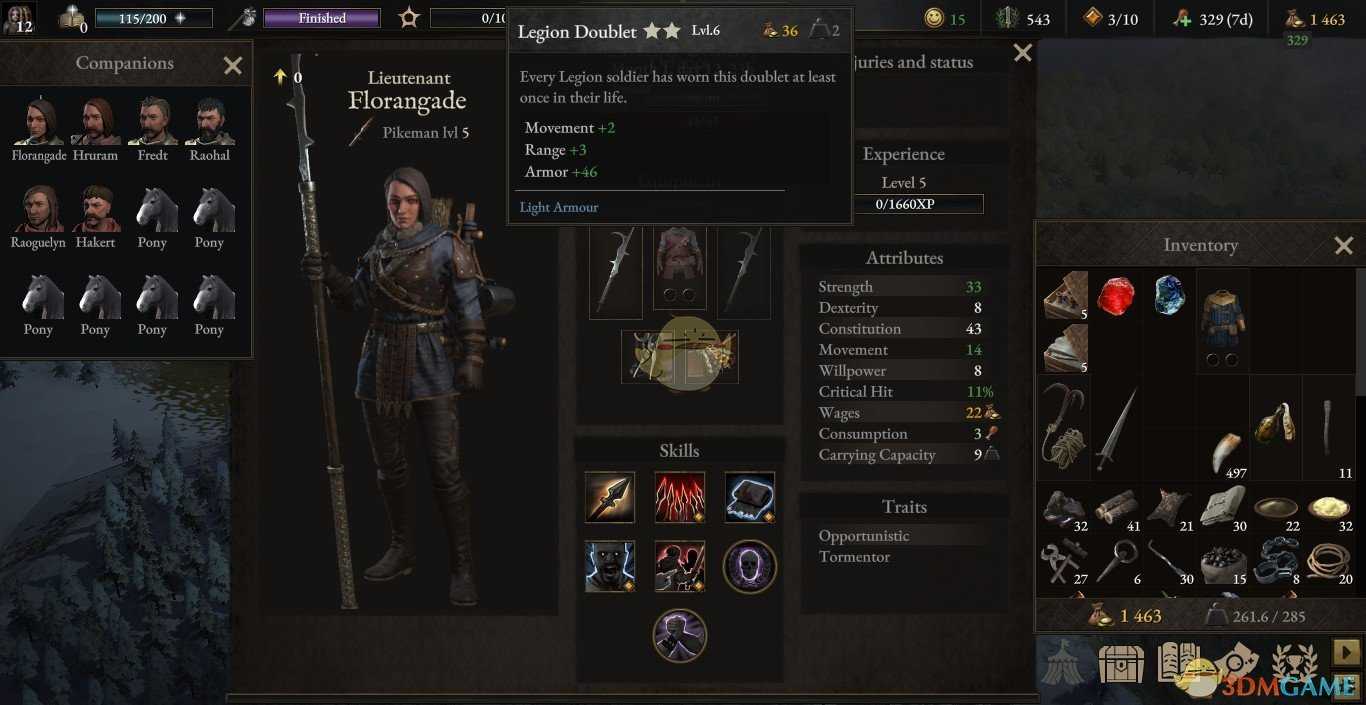Screen dimensions: 1366x705
Task: Select the spear thrust skill icon
Action: click(610, 497)
